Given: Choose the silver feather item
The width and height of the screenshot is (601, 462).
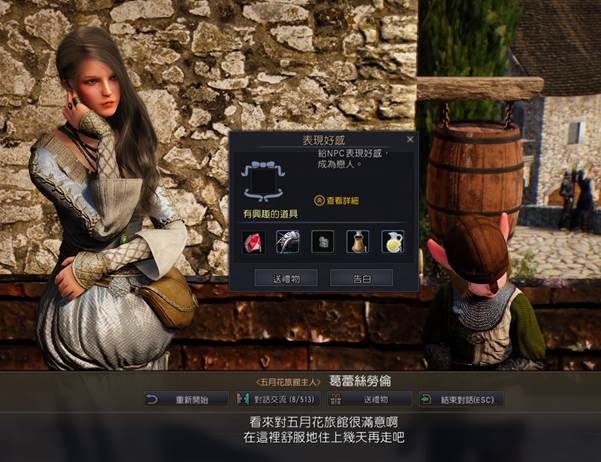Looking at the screenshot, I should tap(287, 241).
